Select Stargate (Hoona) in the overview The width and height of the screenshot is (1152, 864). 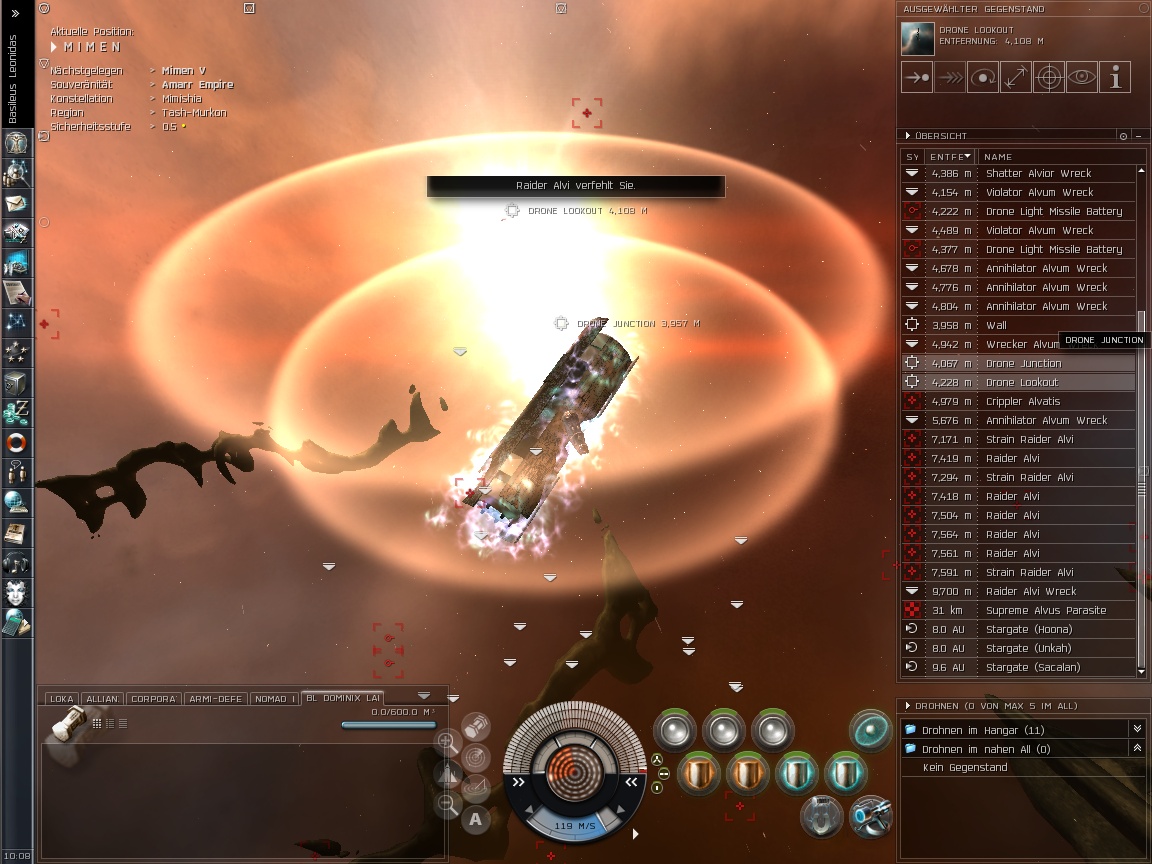(1028, 629)
